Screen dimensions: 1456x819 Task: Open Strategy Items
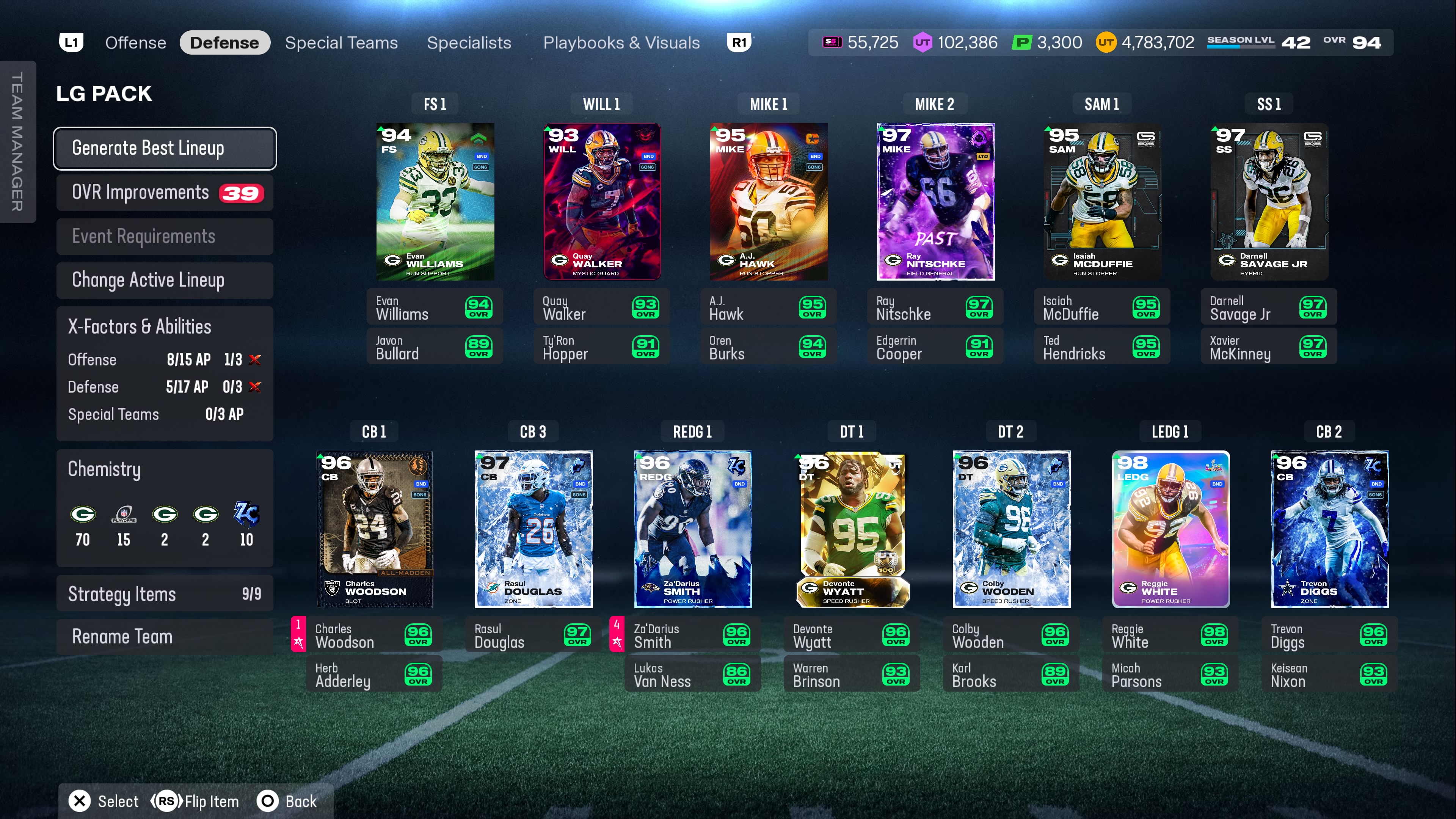pyautogui.click(x=165, y=593)
